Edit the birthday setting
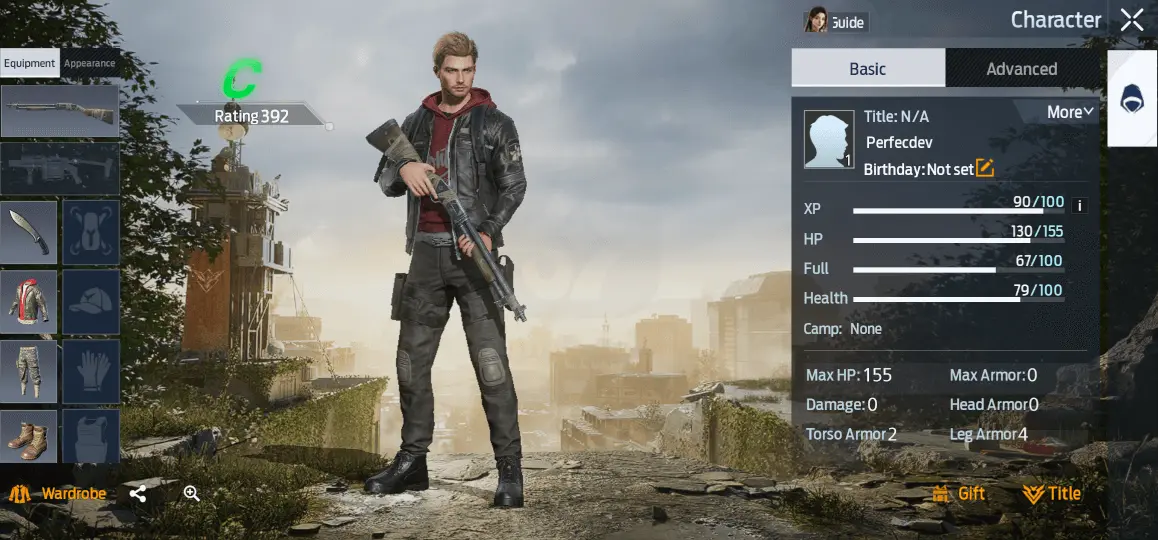The width and height of the screenshot is (1158, 540). 985,168
